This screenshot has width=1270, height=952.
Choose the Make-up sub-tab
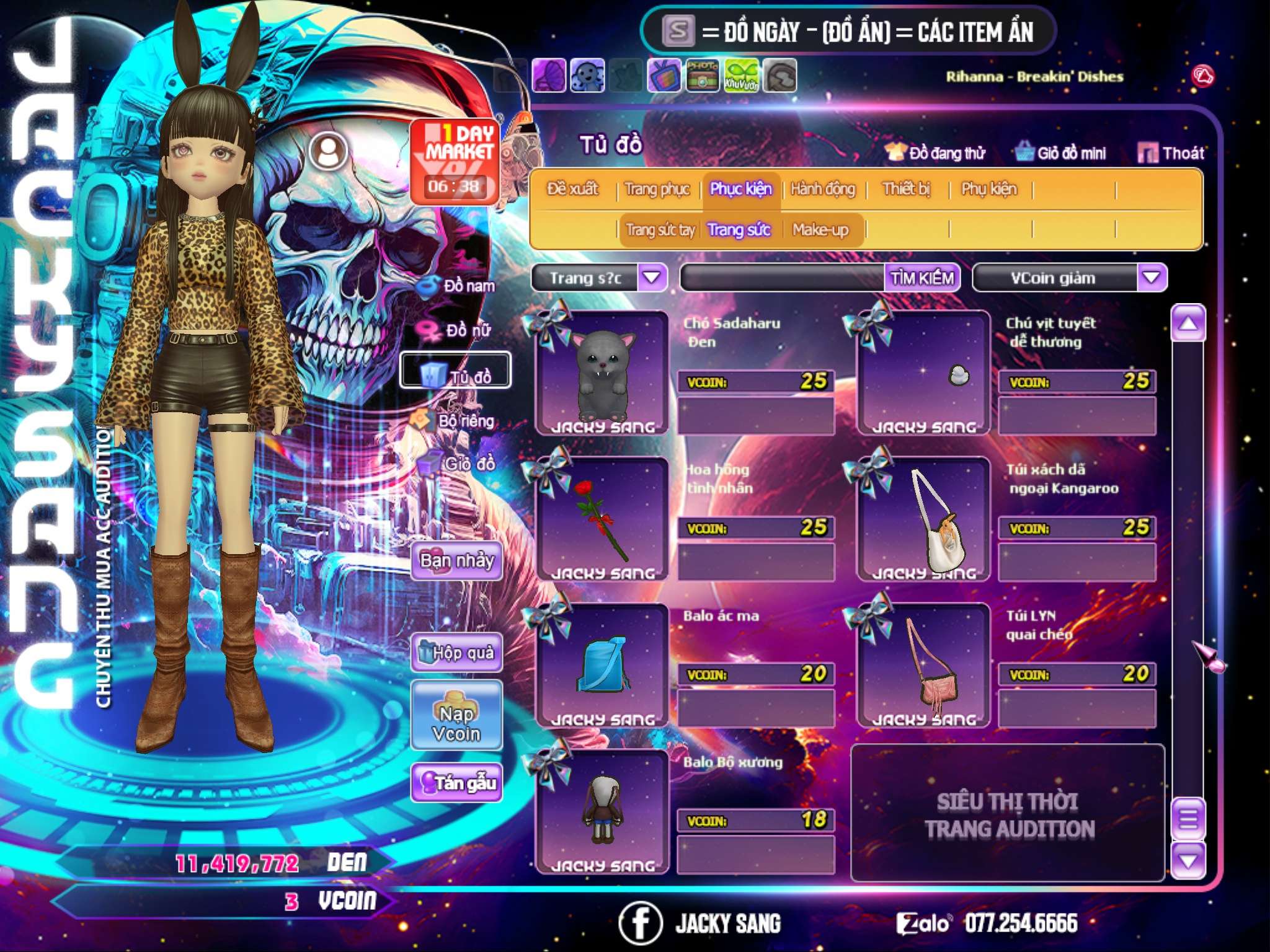[820, 230]
